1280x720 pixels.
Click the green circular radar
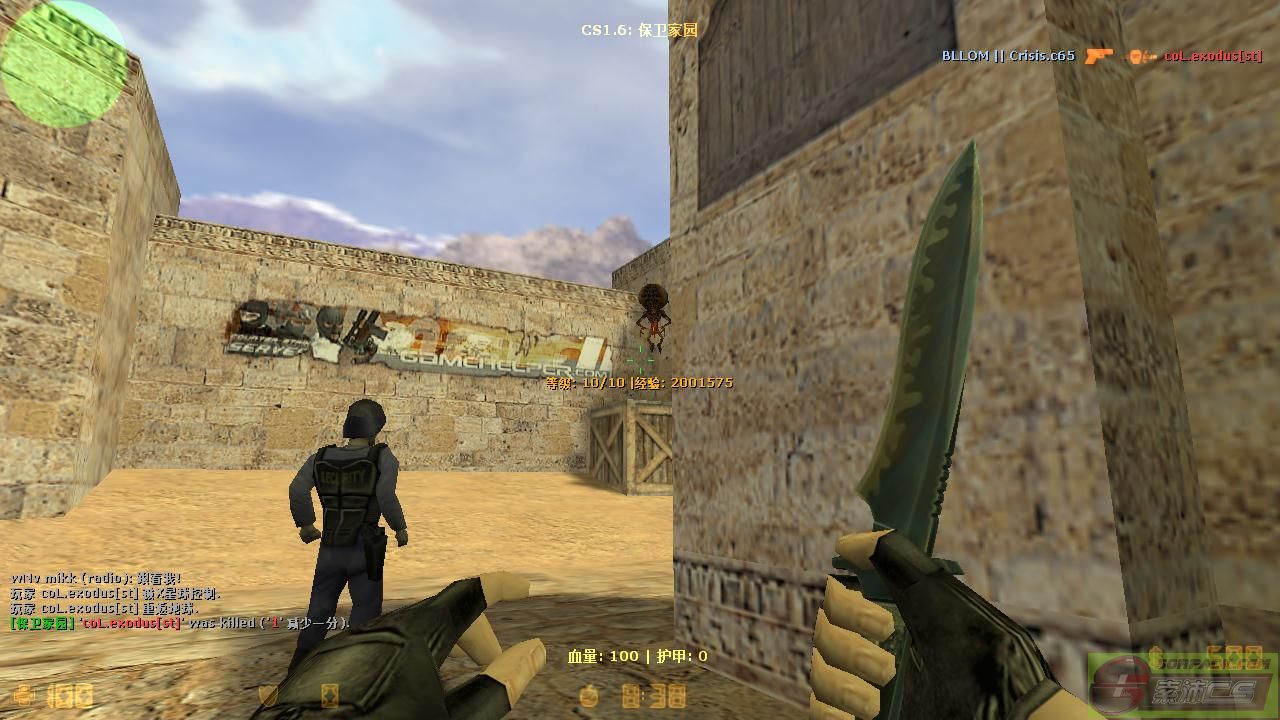pos(64,64)
